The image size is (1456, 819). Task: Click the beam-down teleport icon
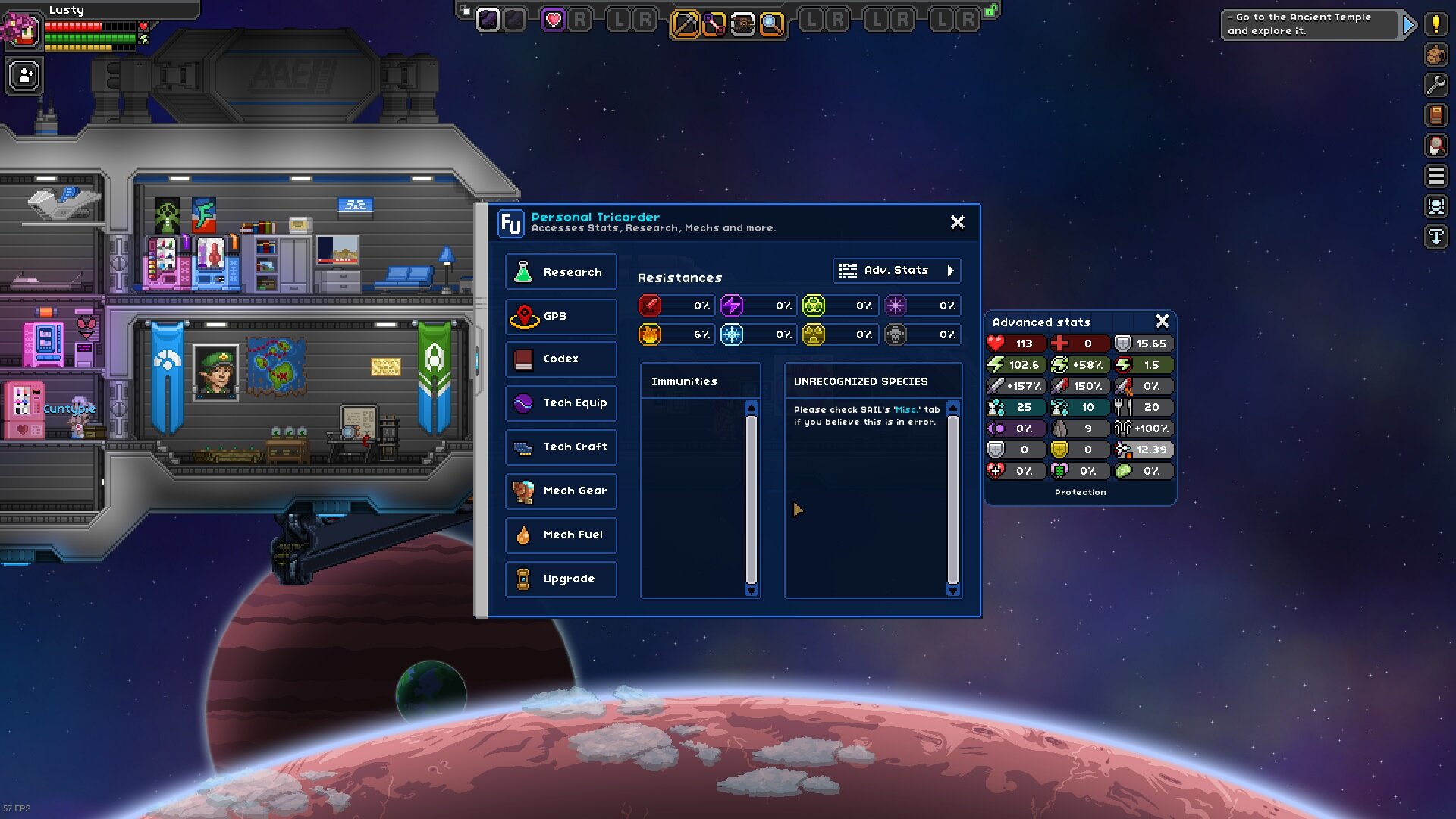pos(1436,236)
